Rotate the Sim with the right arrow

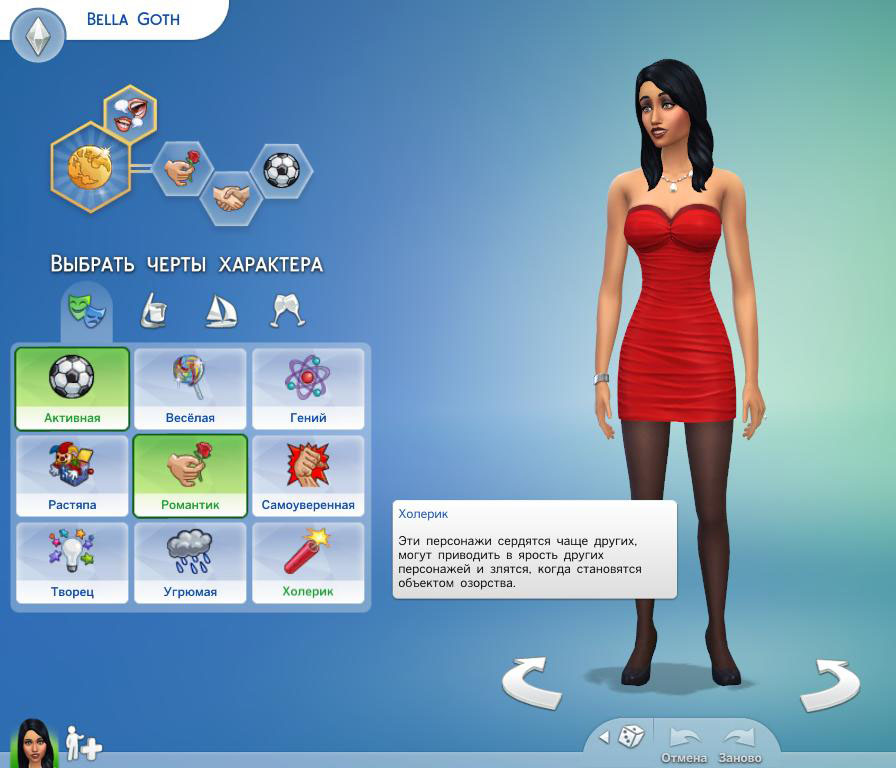pyautogui.click(x=830, y=683)
